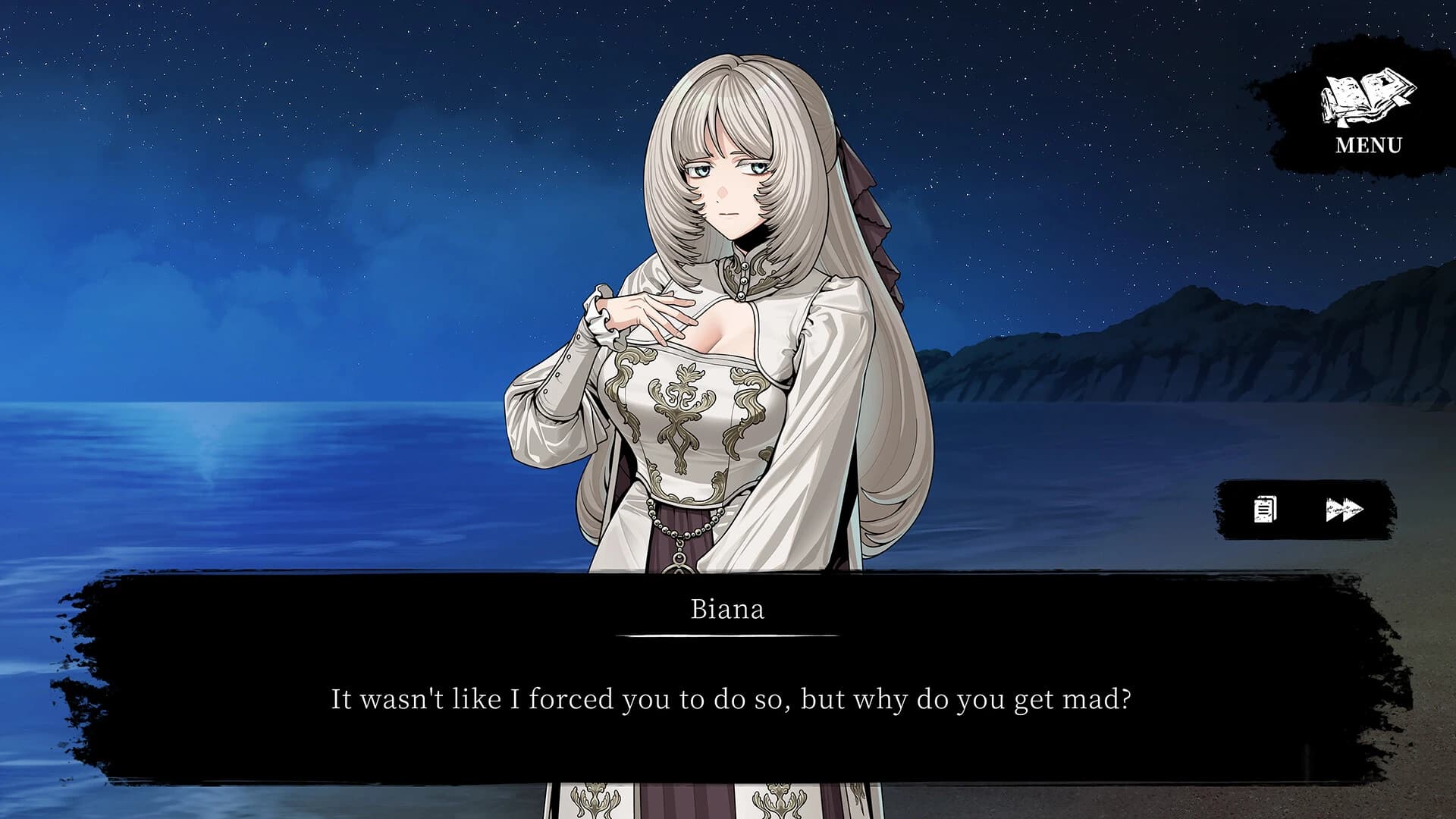Show the dialogue log document icon
This screenshot has width=1456, height=819.
1265,510
